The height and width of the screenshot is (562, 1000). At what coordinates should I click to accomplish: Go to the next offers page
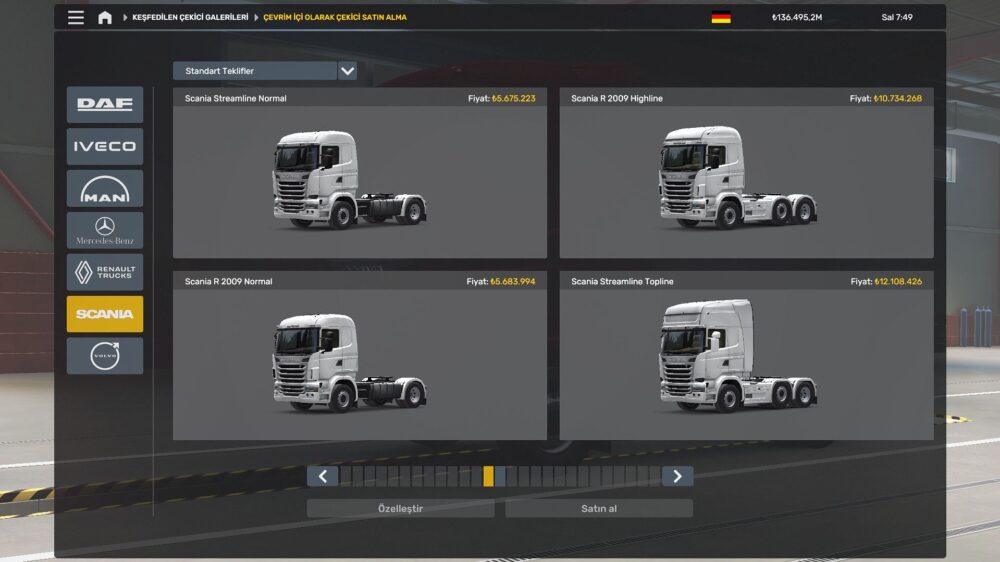tap(677, 476)
